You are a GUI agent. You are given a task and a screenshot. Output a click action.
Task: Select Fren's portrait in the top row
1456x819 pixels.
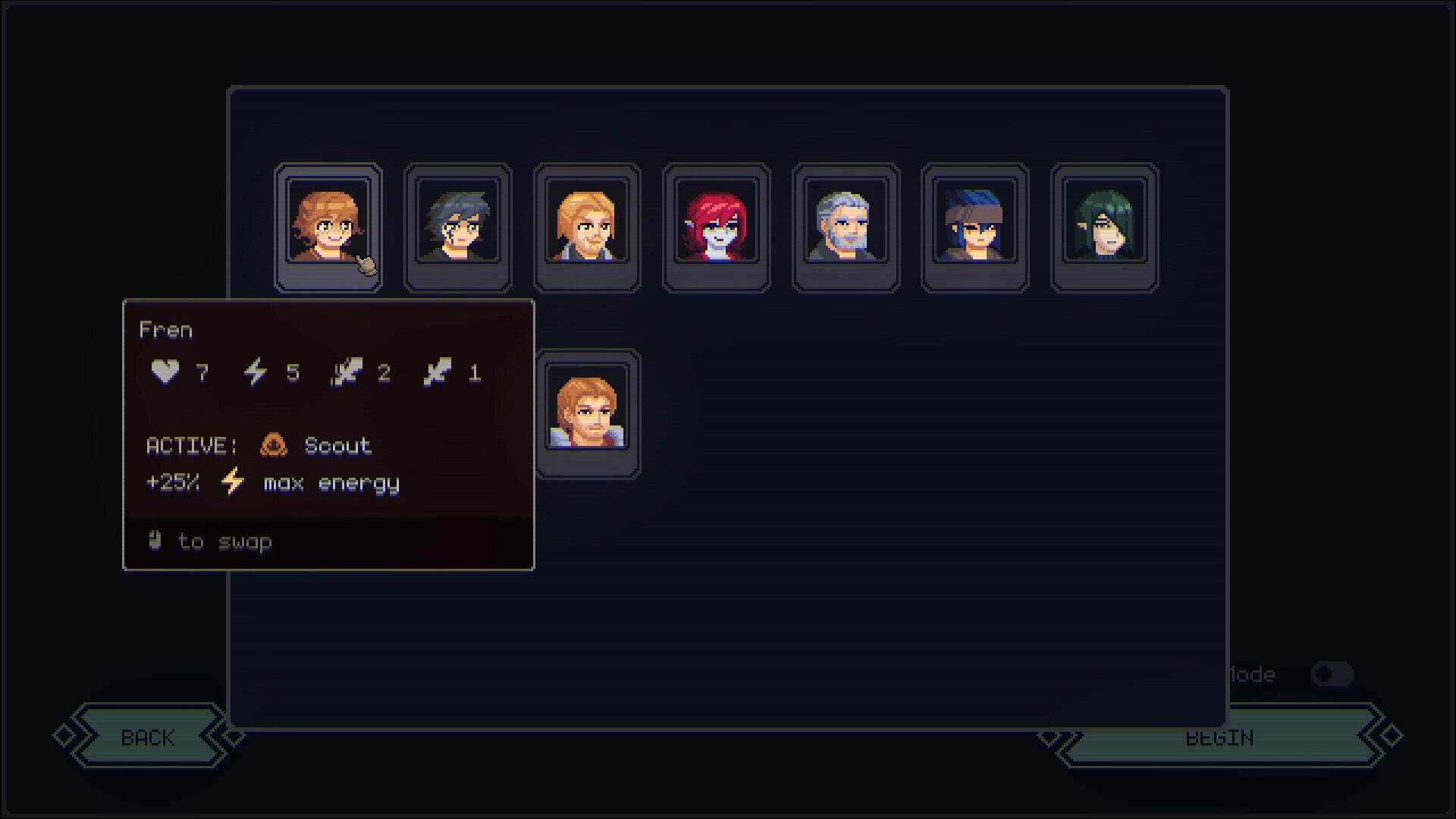click(328, 227)
